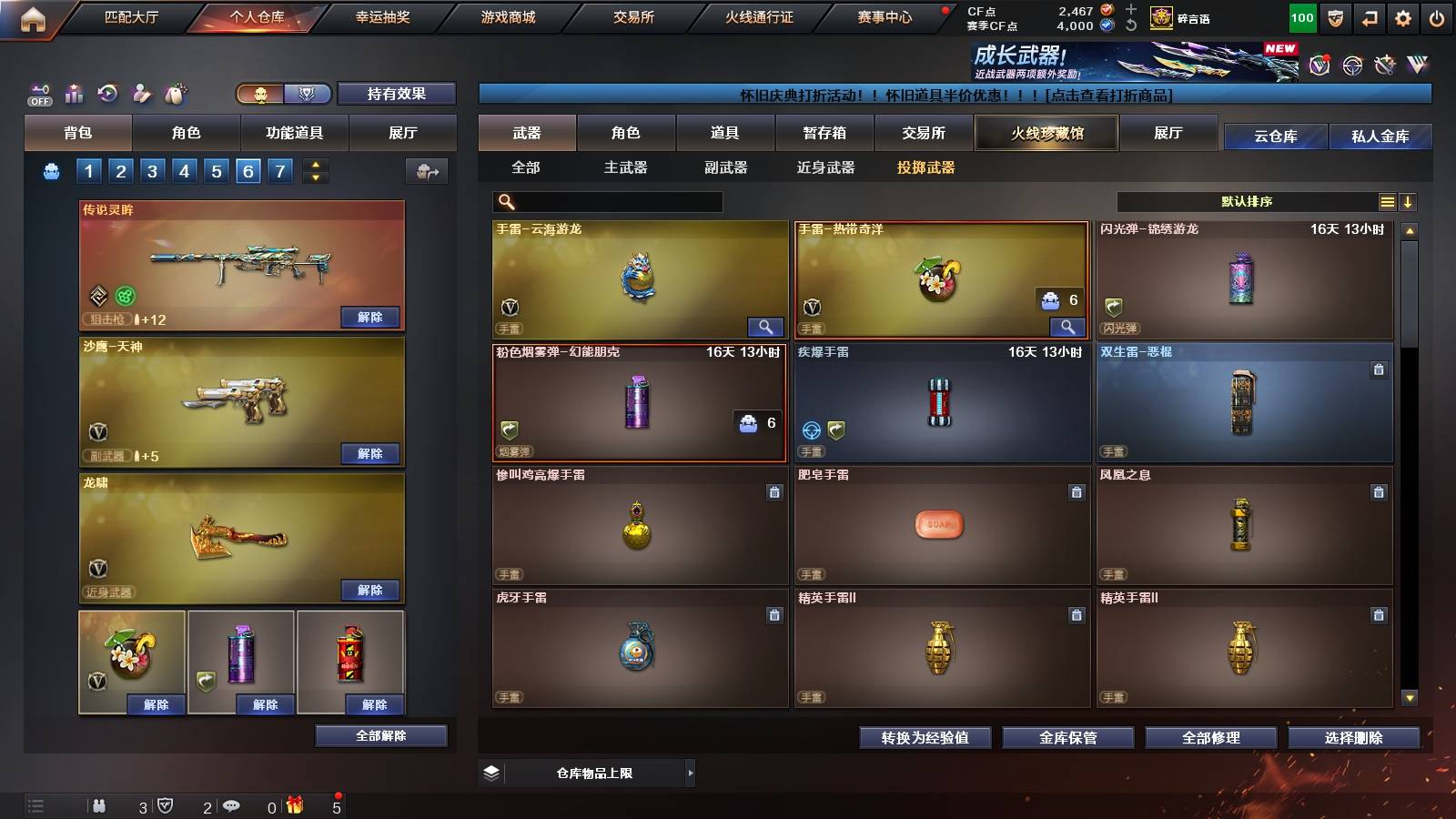The width and height of the screenshot is (1456, 819).
Task: Click the trash icon on 双生雷-恶棍
Action: point(1380,371)
